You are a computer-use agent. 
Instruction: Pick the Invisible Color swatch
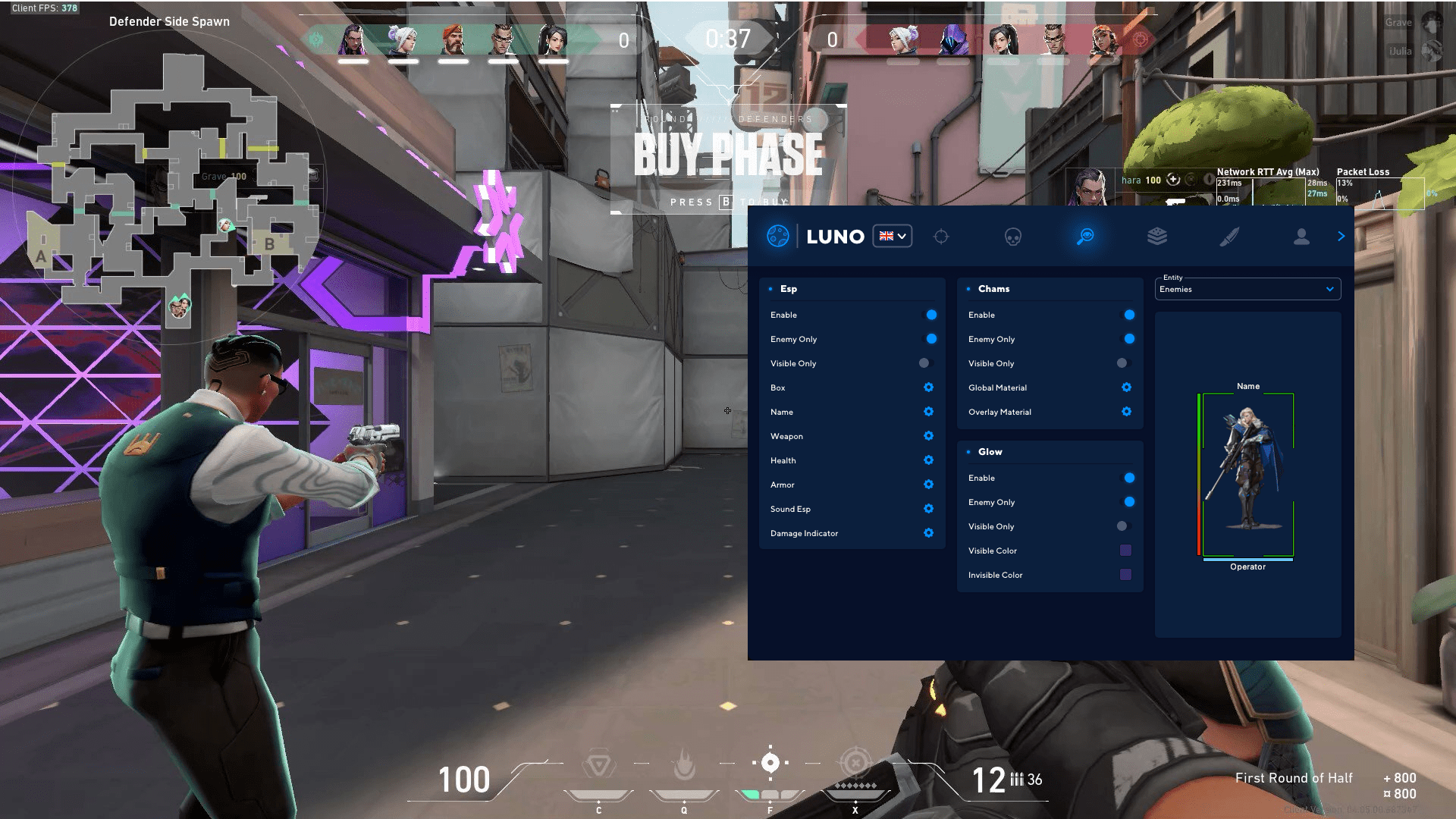1125,575
